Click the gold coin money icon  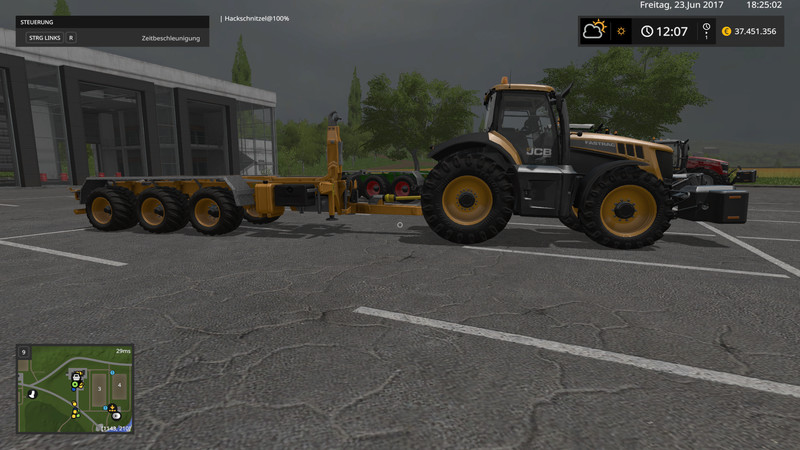(727, 31)
